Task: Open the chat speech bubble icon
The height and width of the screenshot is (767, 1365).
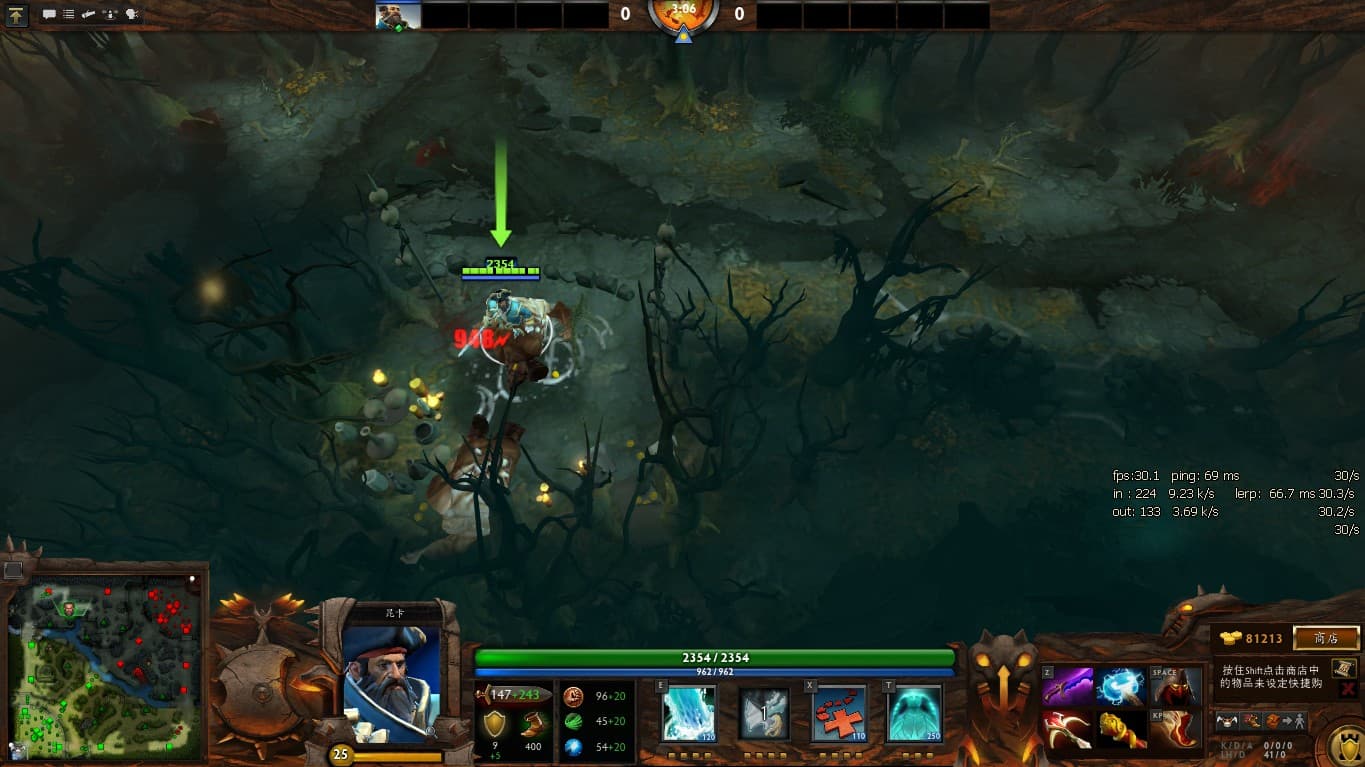Action: coord(49,15)
